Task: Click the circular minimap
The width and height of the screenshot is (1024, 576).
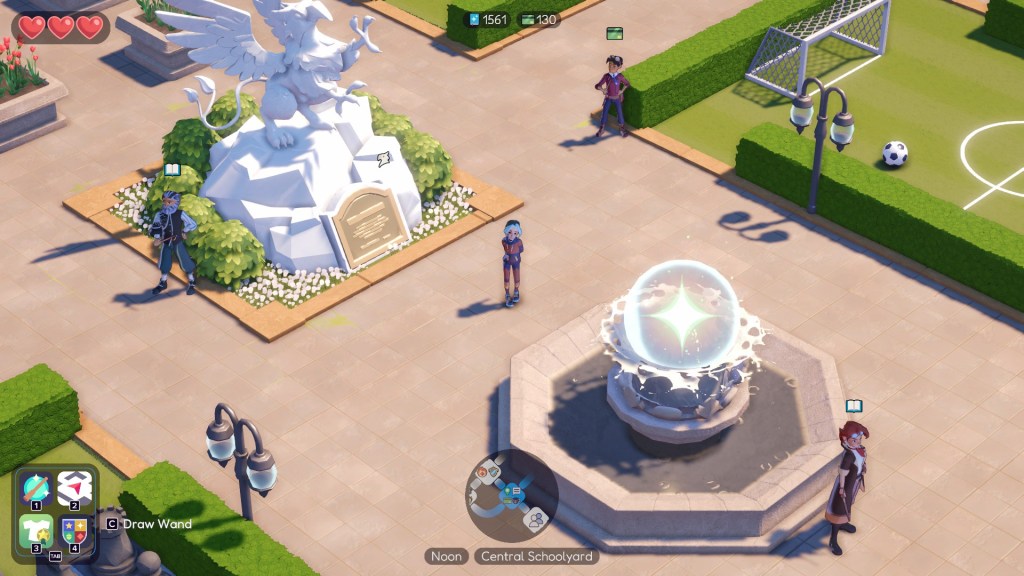Action: tap(511, 494)
